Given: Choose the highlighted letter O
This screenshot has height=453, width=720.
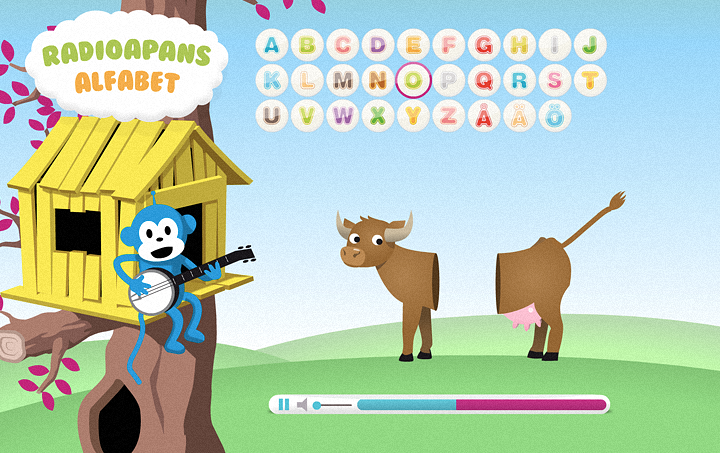Looking at the screenshot, I should 413,80.
